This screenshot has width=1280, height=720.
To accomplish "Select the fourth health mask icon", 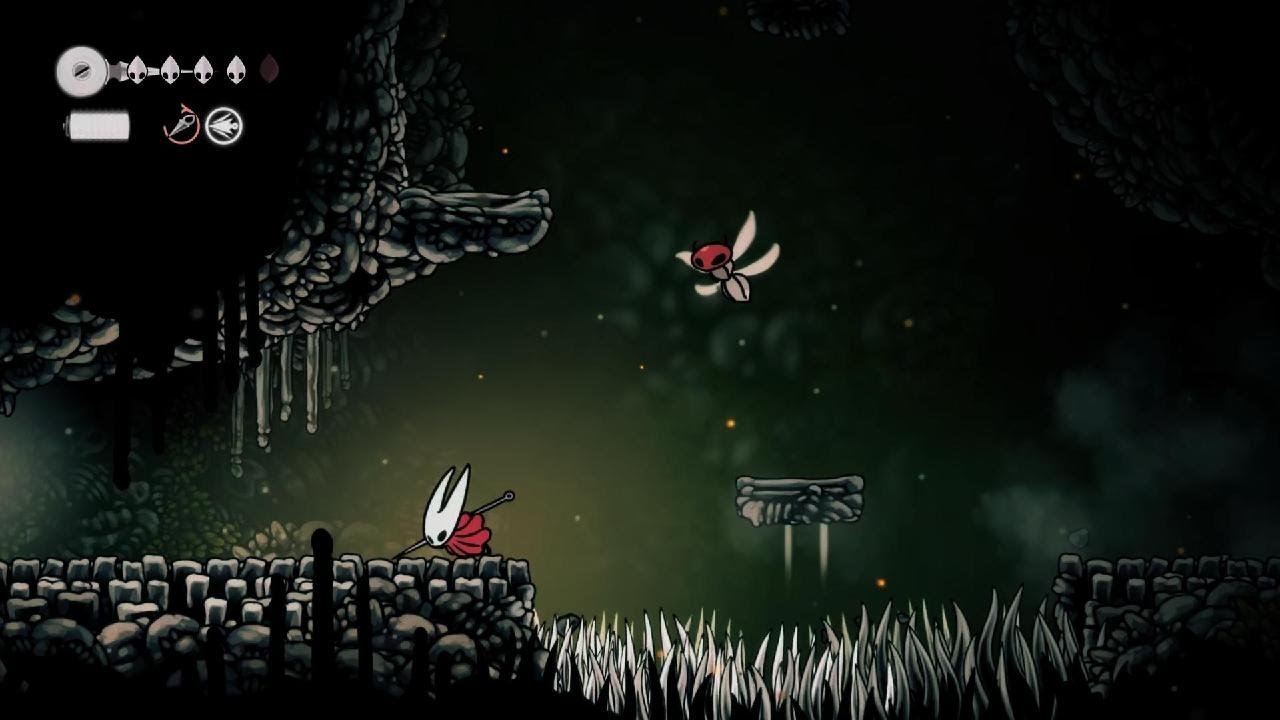I will [236, 70].
